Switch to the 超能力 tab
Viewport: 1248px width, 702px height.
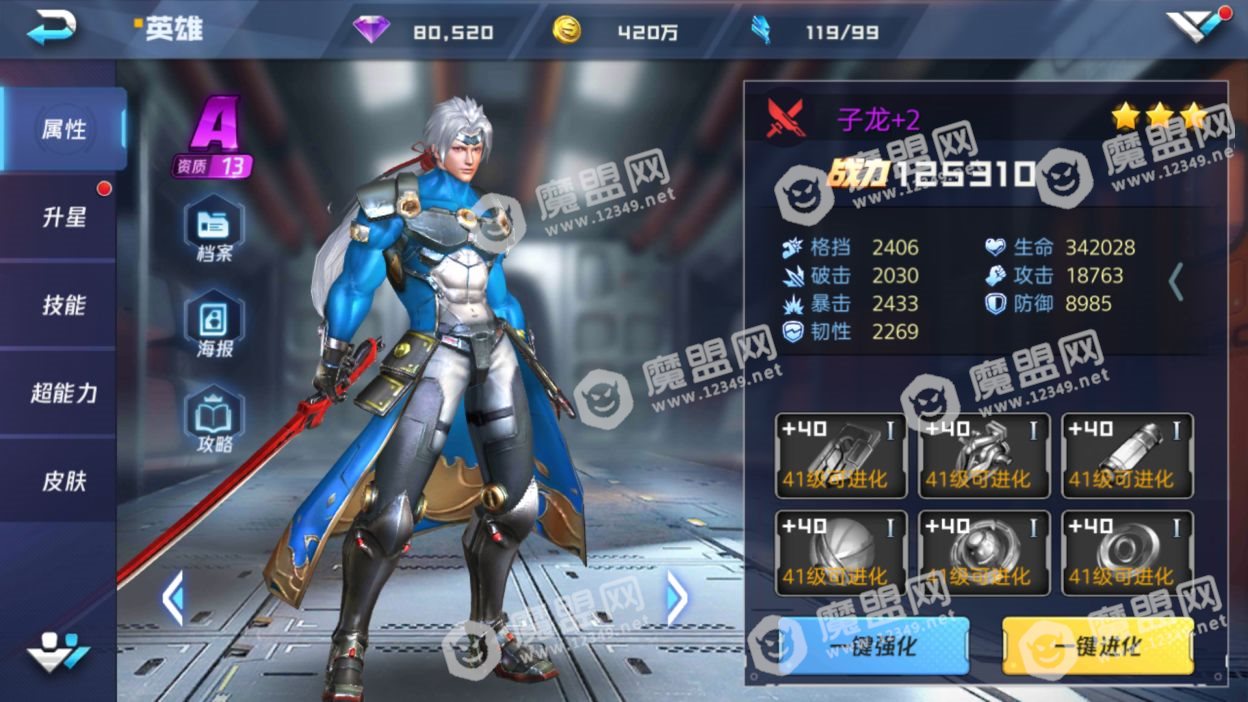point(63,393)
